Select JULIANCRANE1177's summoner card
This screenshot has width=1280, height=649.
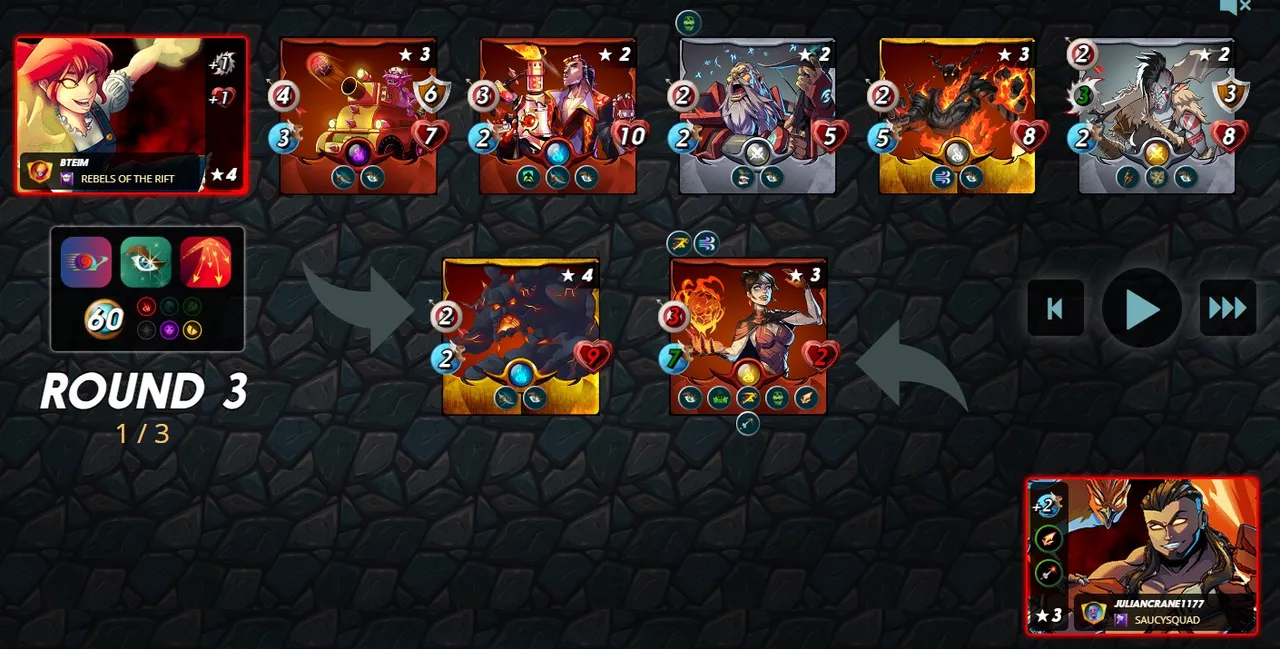pos(1142,555)
